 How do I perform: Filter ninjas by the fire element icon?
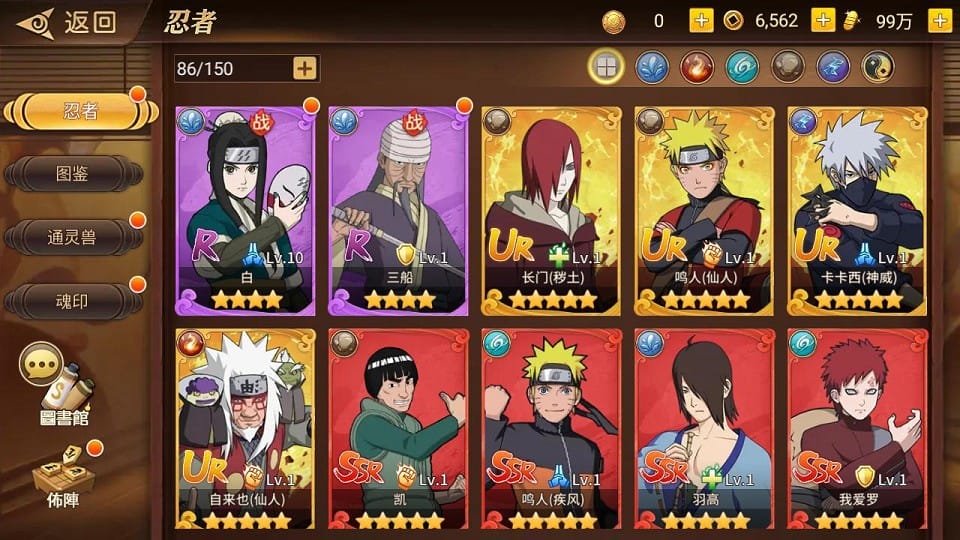(696, 67)
